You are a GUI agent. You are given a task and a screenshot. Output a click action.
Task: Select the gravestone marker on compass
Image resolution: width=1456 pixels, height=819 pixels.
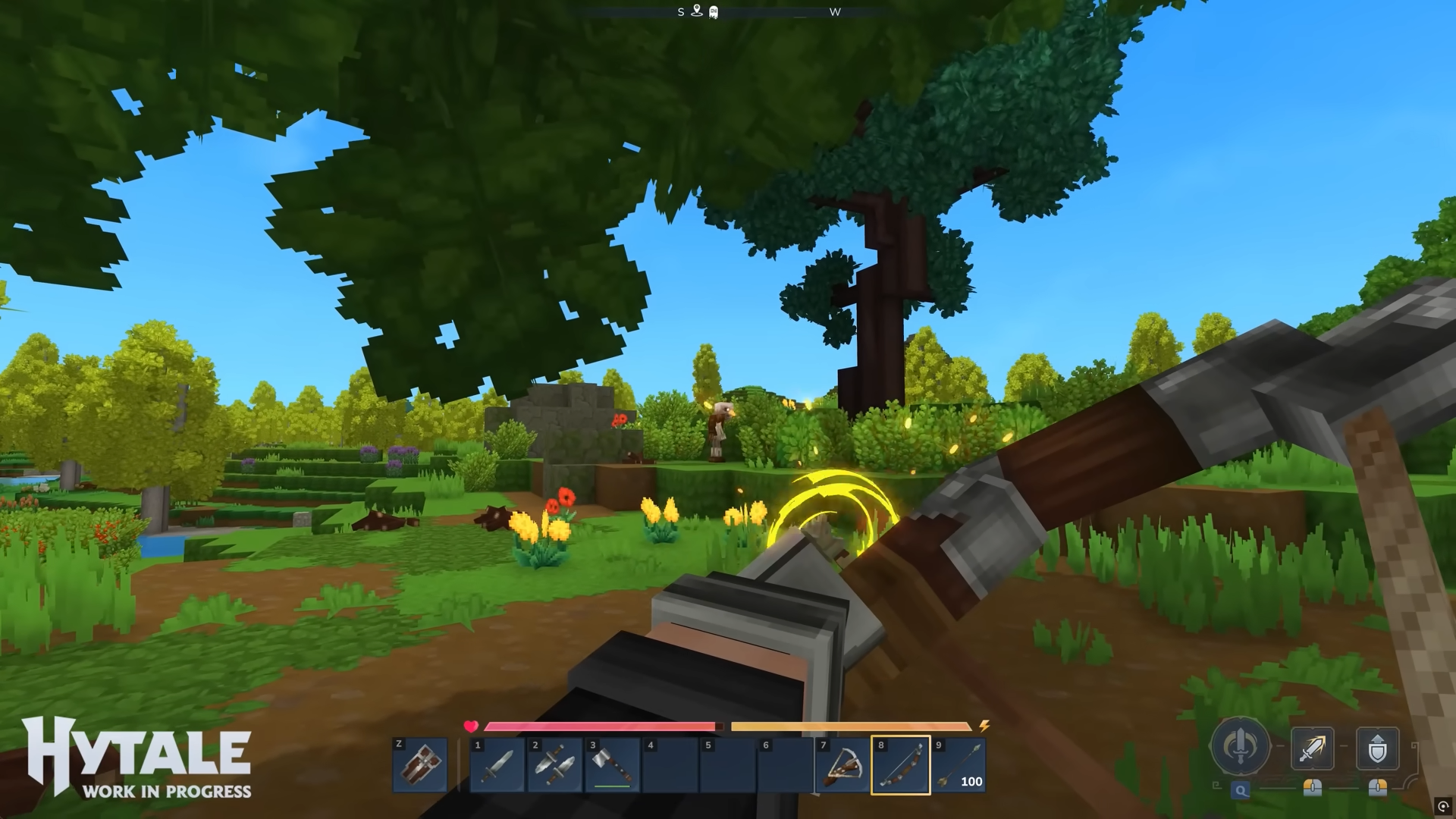(x=714, y=12)
